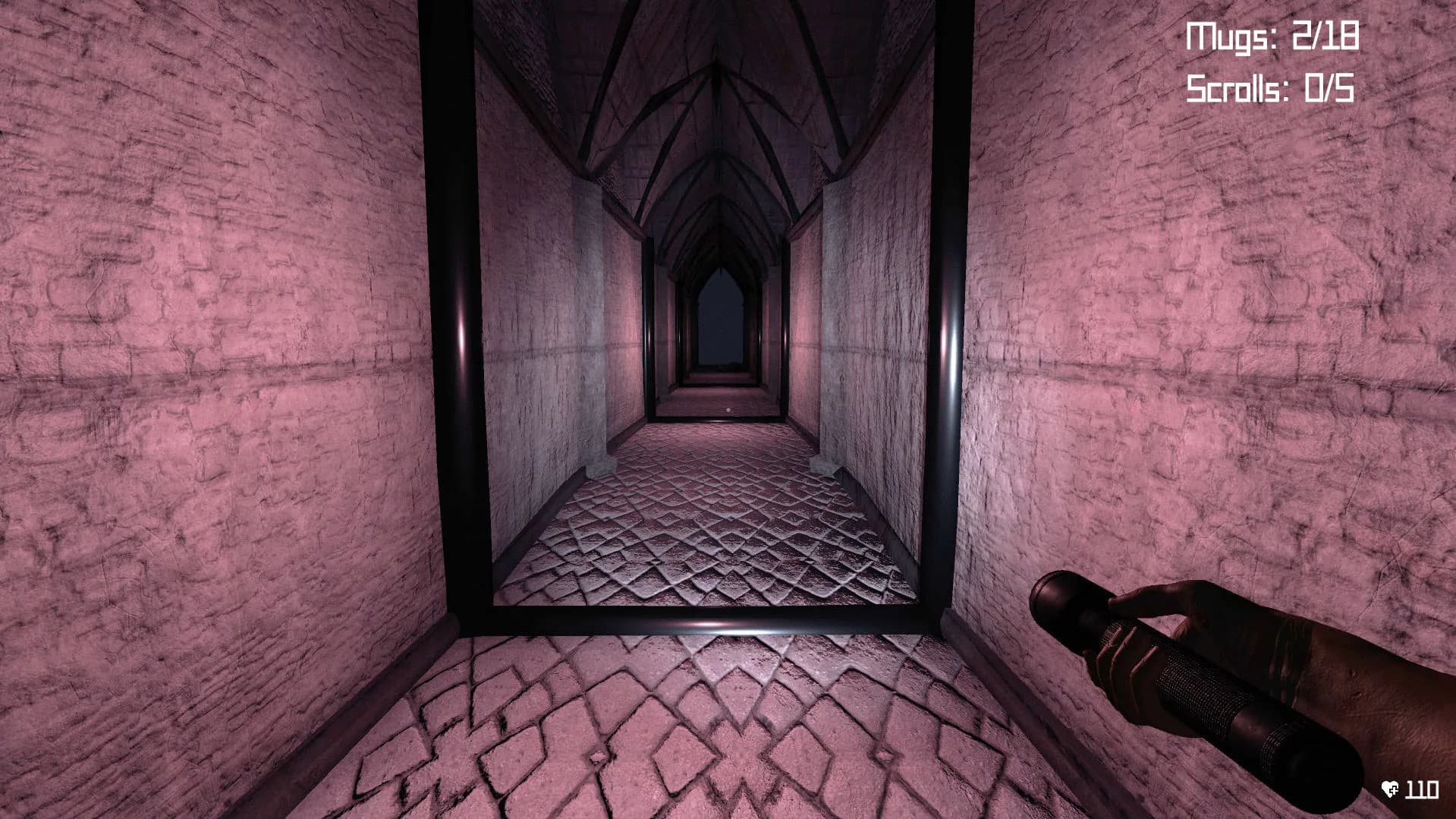Click the plus symbol inside the heart icon
Viewport: 1456px width, 819px height.
1393,789
